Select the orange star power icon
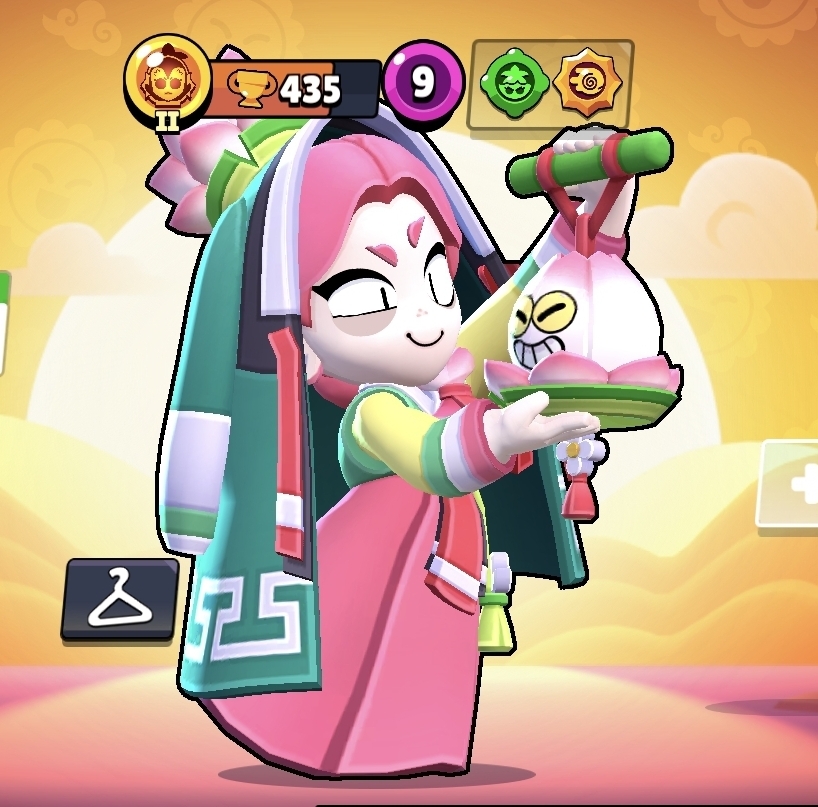818x807 pixels. 584,83
